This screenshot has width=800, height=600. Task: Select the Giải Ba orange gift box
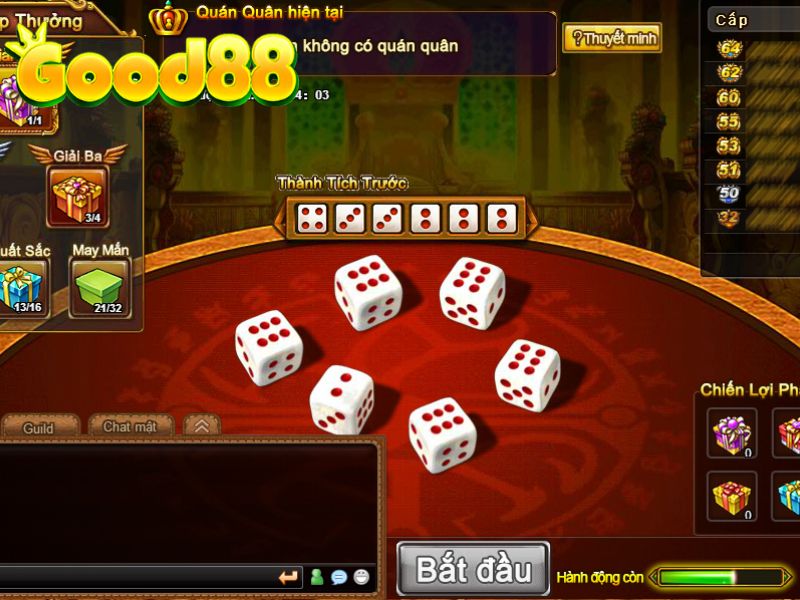click(x=78, y=196)
